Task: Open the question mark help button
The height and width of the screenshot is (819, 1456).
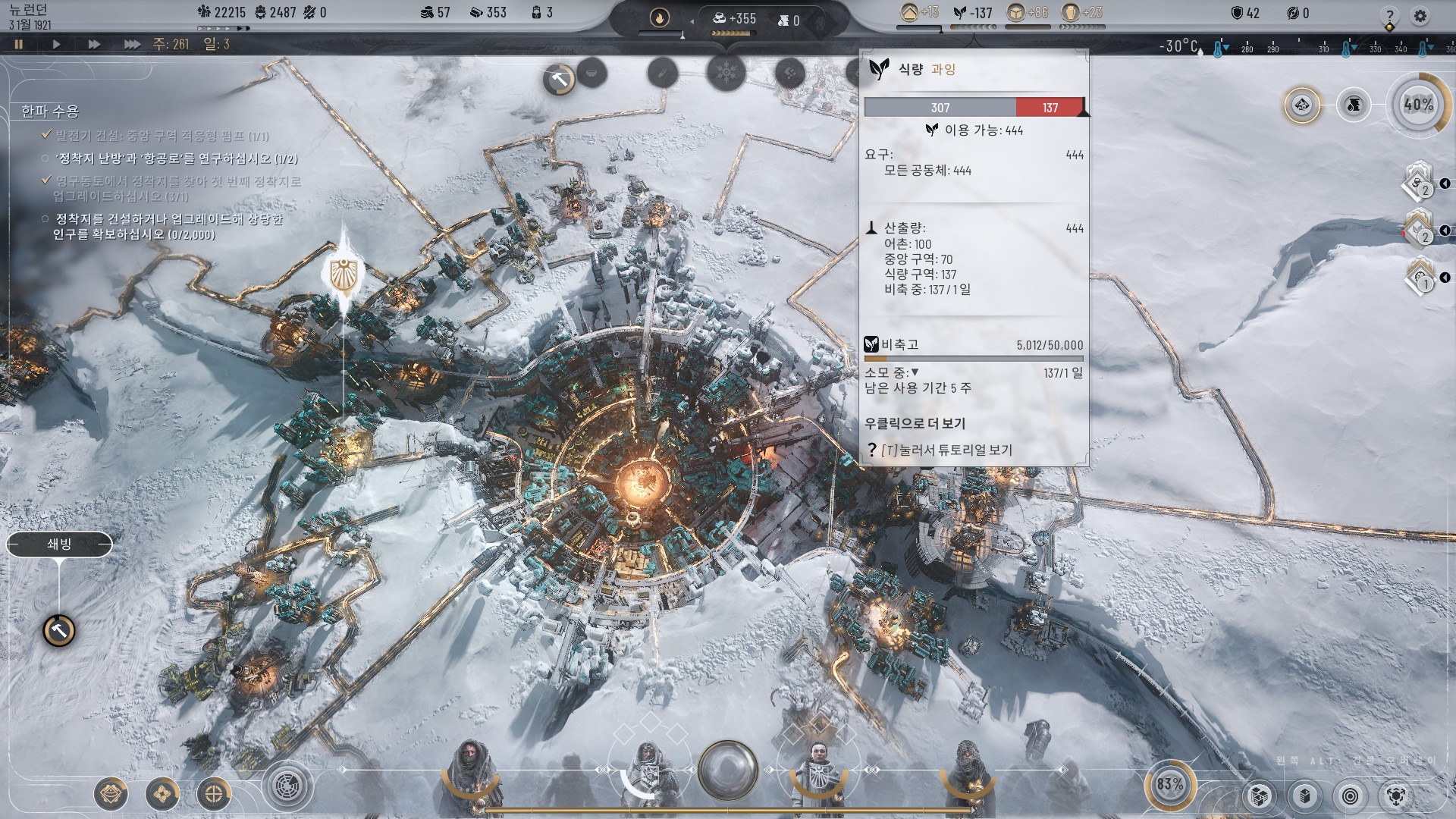Action: click(1389, 15)
